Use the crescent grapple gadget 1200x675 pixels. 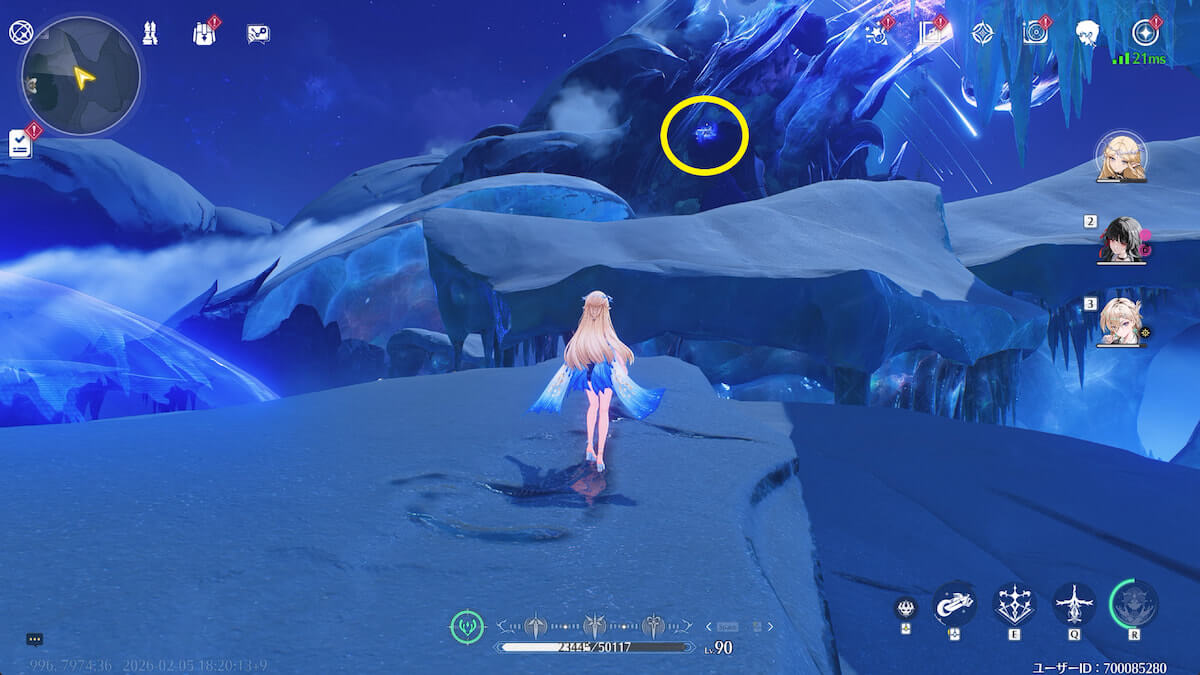pos(954,604)
